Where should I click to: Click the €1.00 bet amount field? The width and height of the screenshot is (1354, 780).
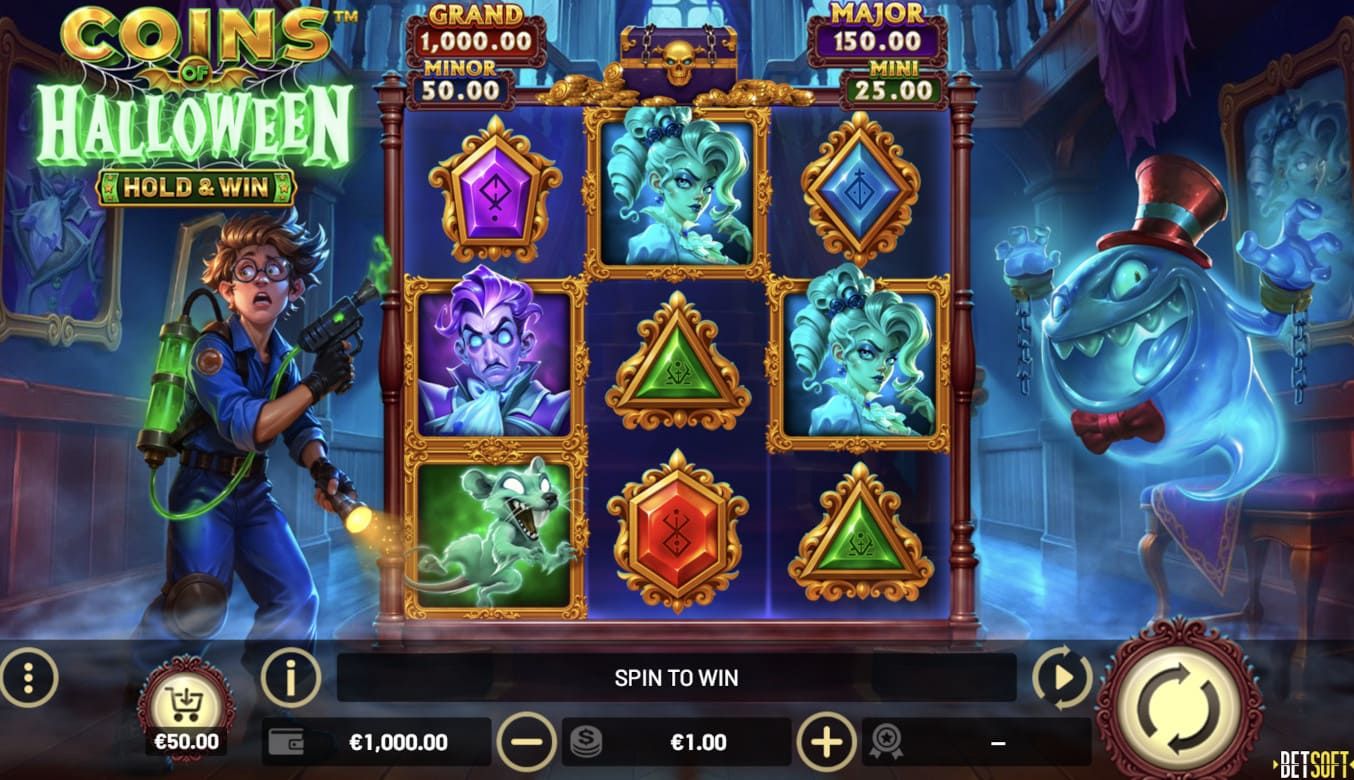click(677, 742)
